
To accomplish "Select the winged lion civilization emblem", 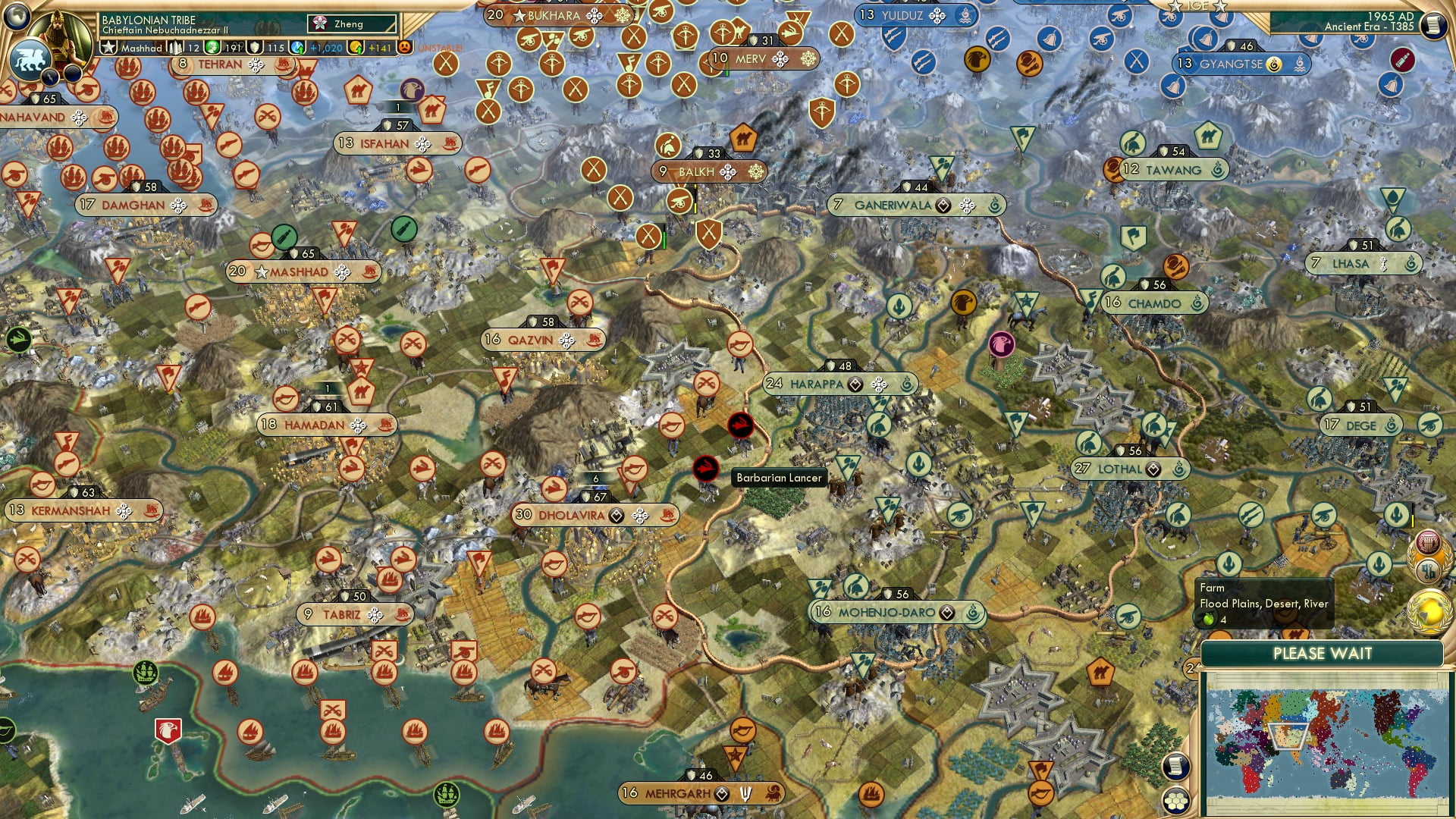I will pos(30,59).
